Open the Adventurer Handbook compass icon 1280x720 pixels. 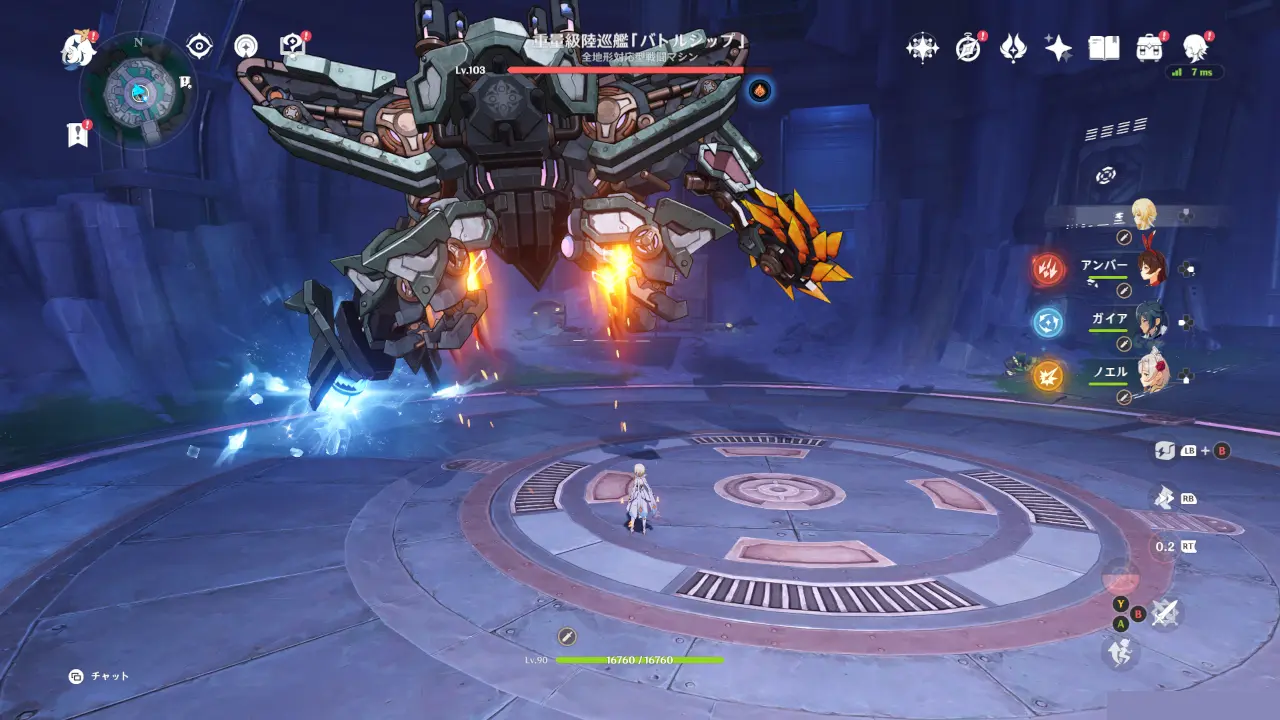coord(968,47)
